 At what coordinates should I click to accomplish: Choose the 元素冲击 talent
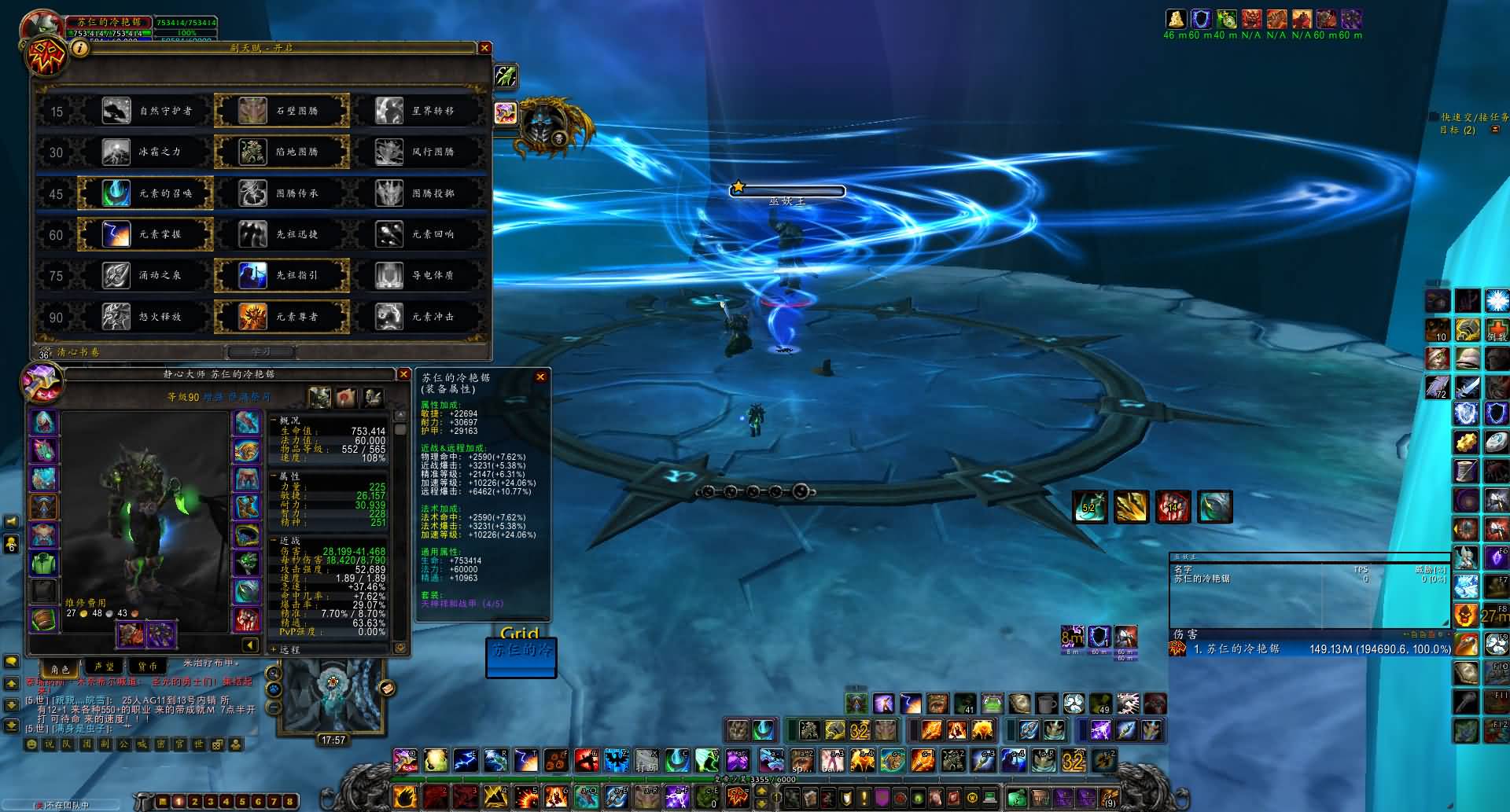418,317
